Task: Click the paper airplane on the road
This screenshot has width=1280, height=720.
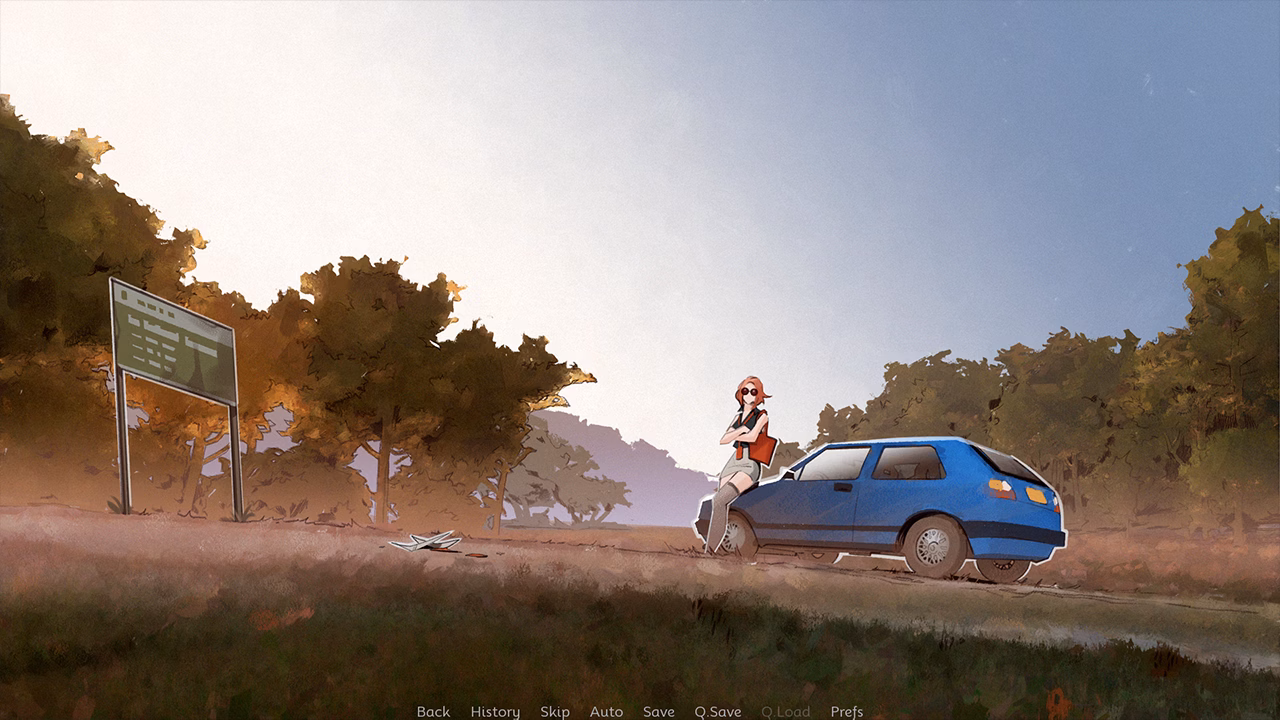Action: tap(428, 544)
